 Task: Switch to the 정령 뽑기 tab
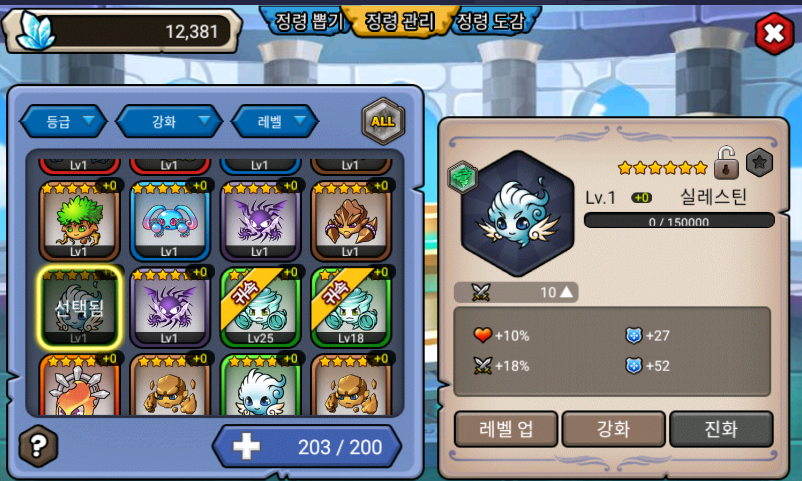pyautogui.click(x=307, y=22)
